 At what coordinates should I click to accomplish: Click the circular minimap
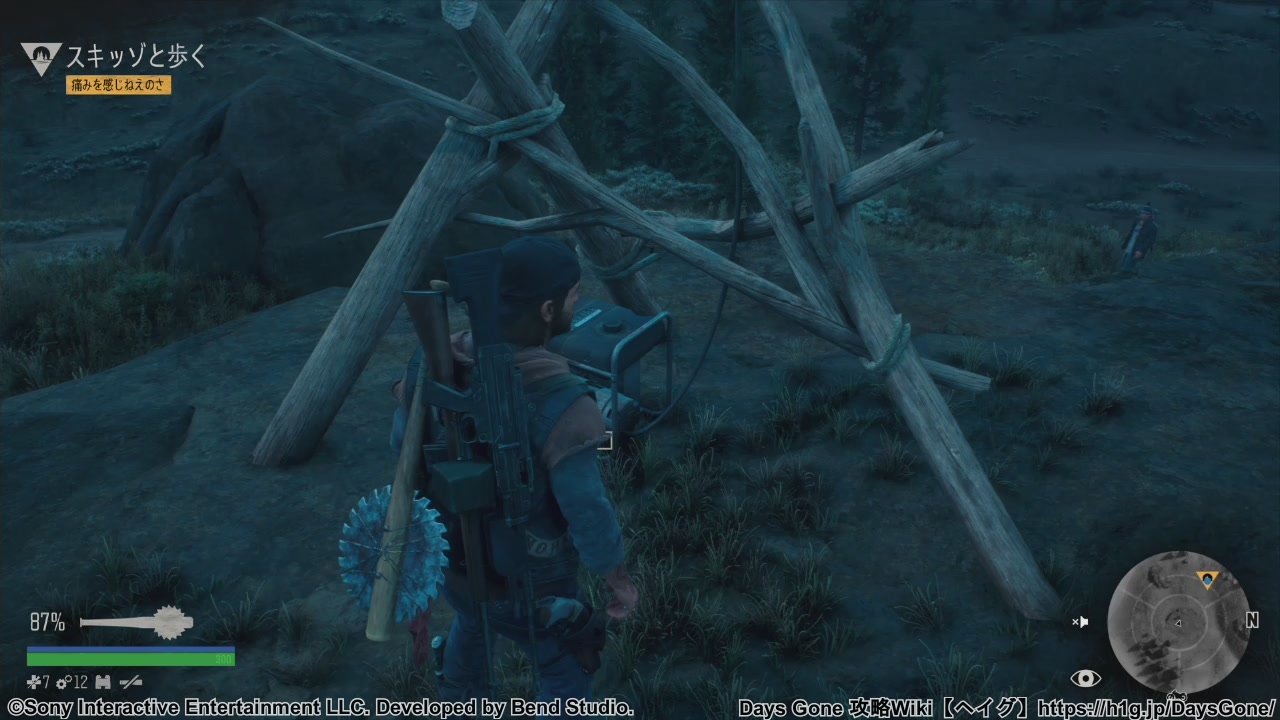[1177, 622]
